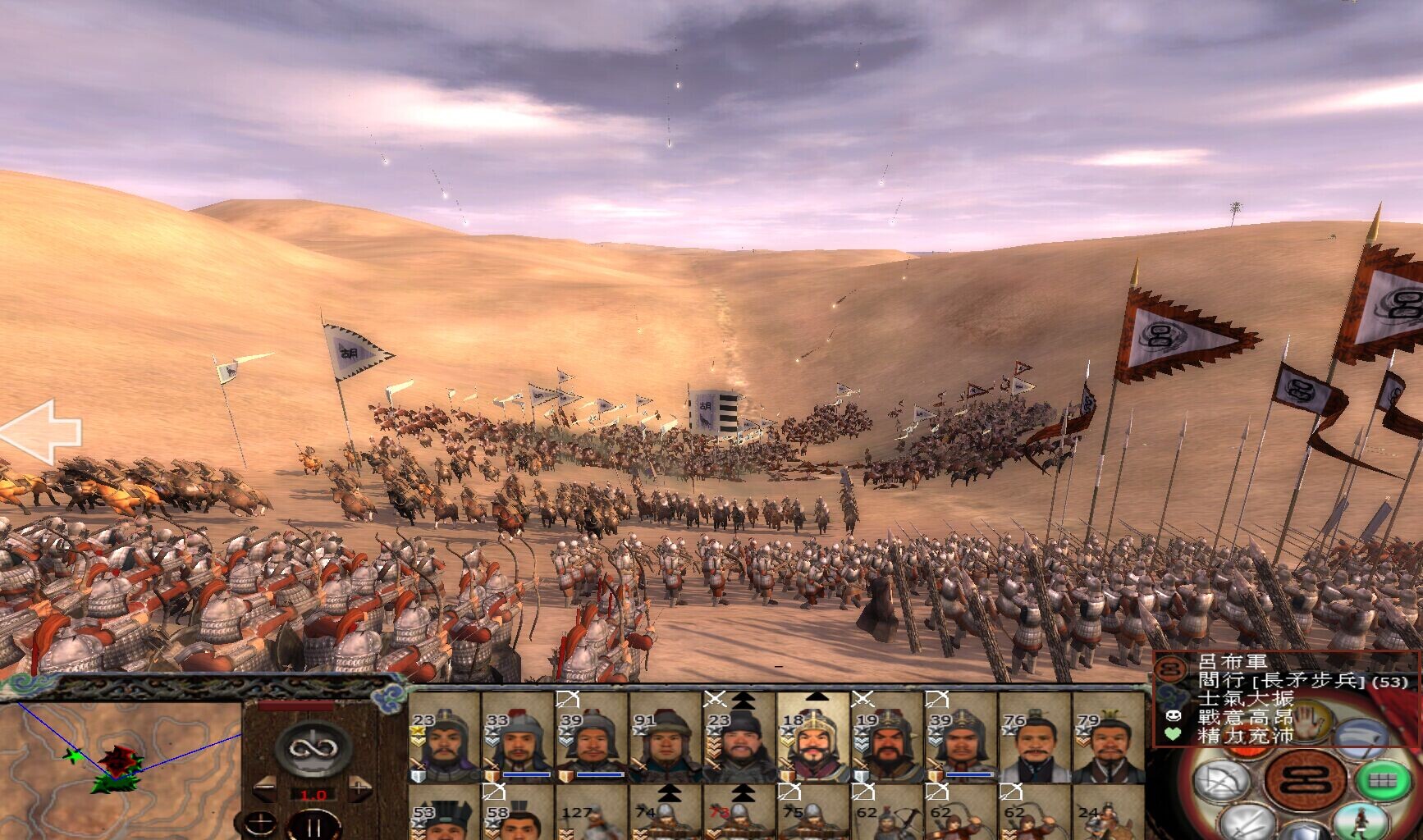Click the white left arrow at screen edge
The image size is (1423, 840).
pyautogui.click(x=39, y=431)
